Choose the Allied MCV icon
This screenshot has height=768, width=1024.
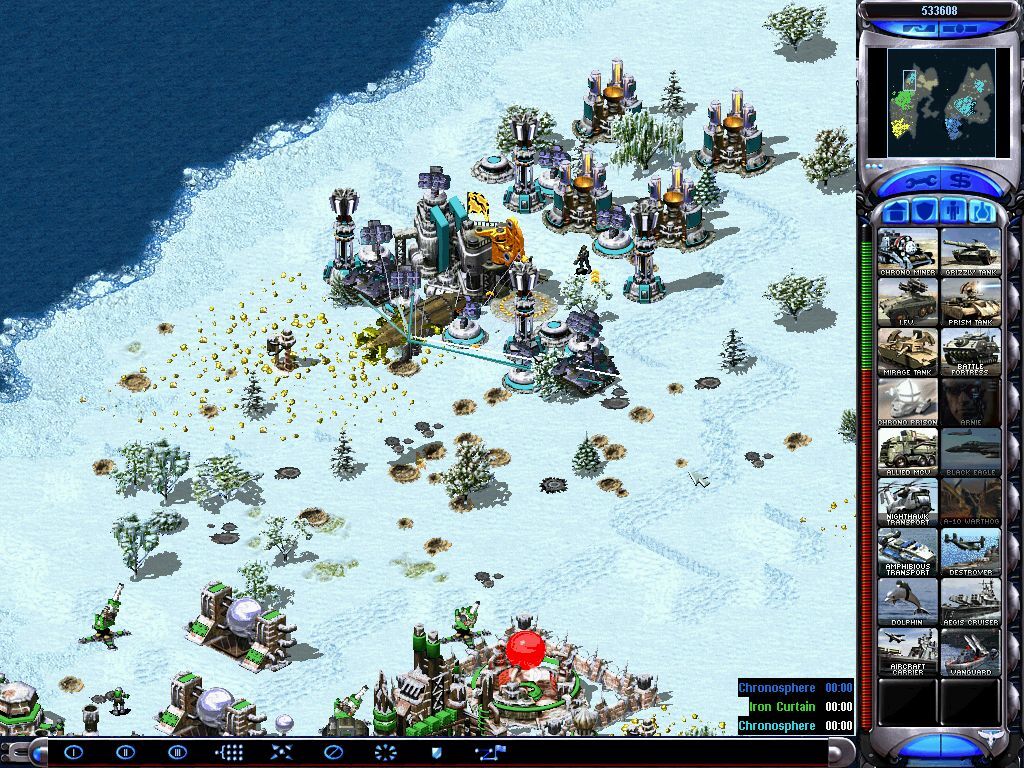[x=908, y=452]
